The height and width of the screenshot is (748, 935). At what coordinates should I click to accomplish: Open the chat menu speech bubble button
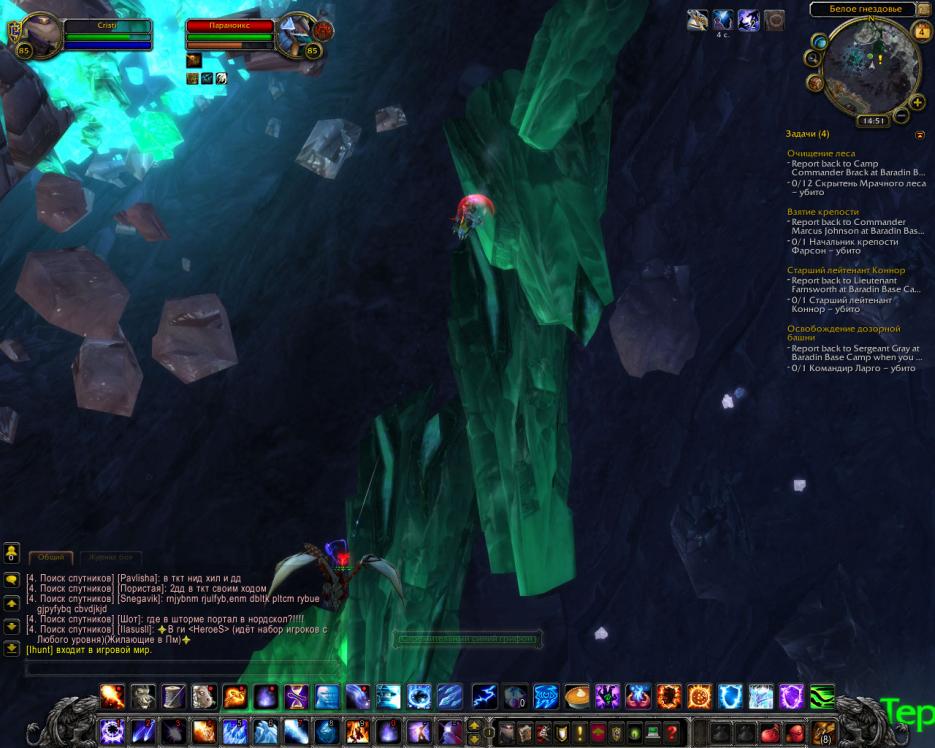[x=12, y=579]
